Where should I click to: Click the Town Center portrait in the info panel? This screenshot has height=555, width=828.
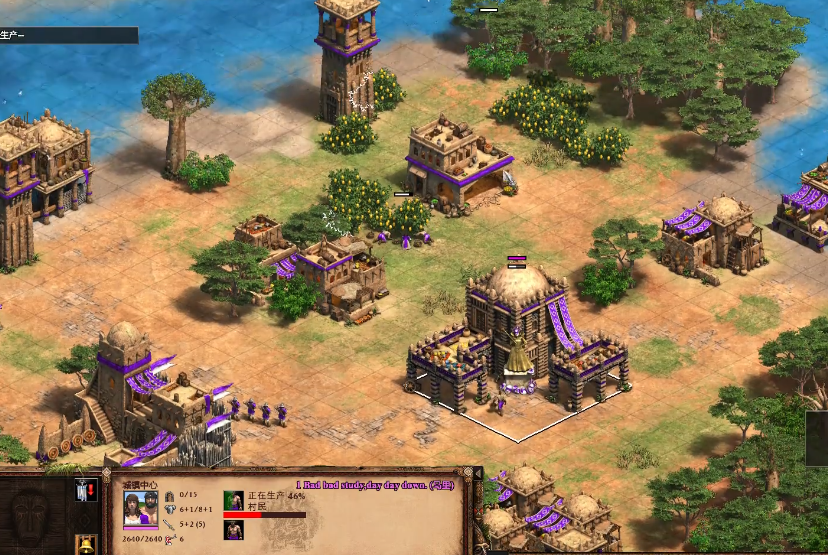coord(140,510)
